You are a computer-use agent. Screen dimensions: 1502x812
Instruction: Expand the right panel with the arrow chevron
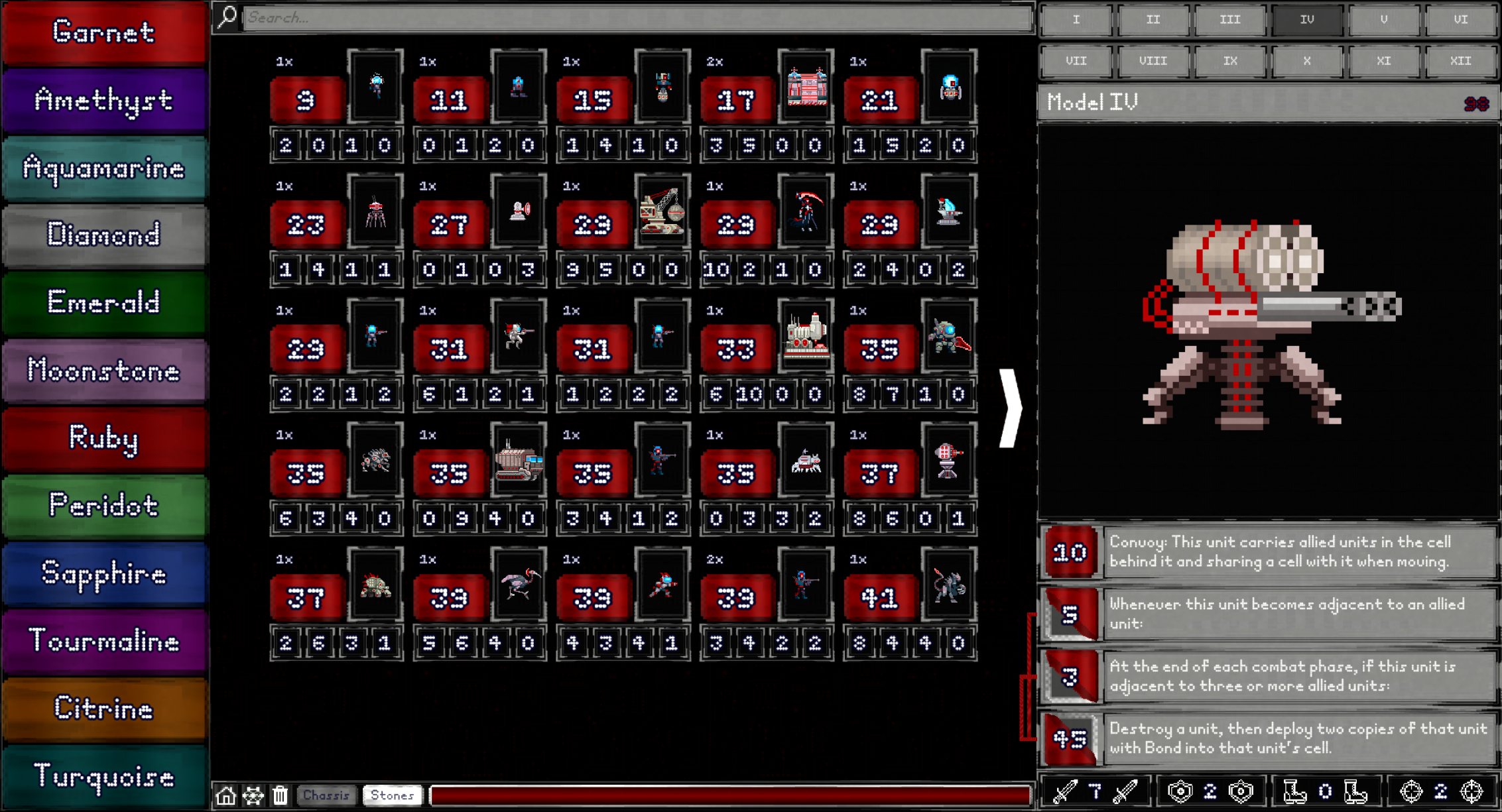tap(1010, 406)
